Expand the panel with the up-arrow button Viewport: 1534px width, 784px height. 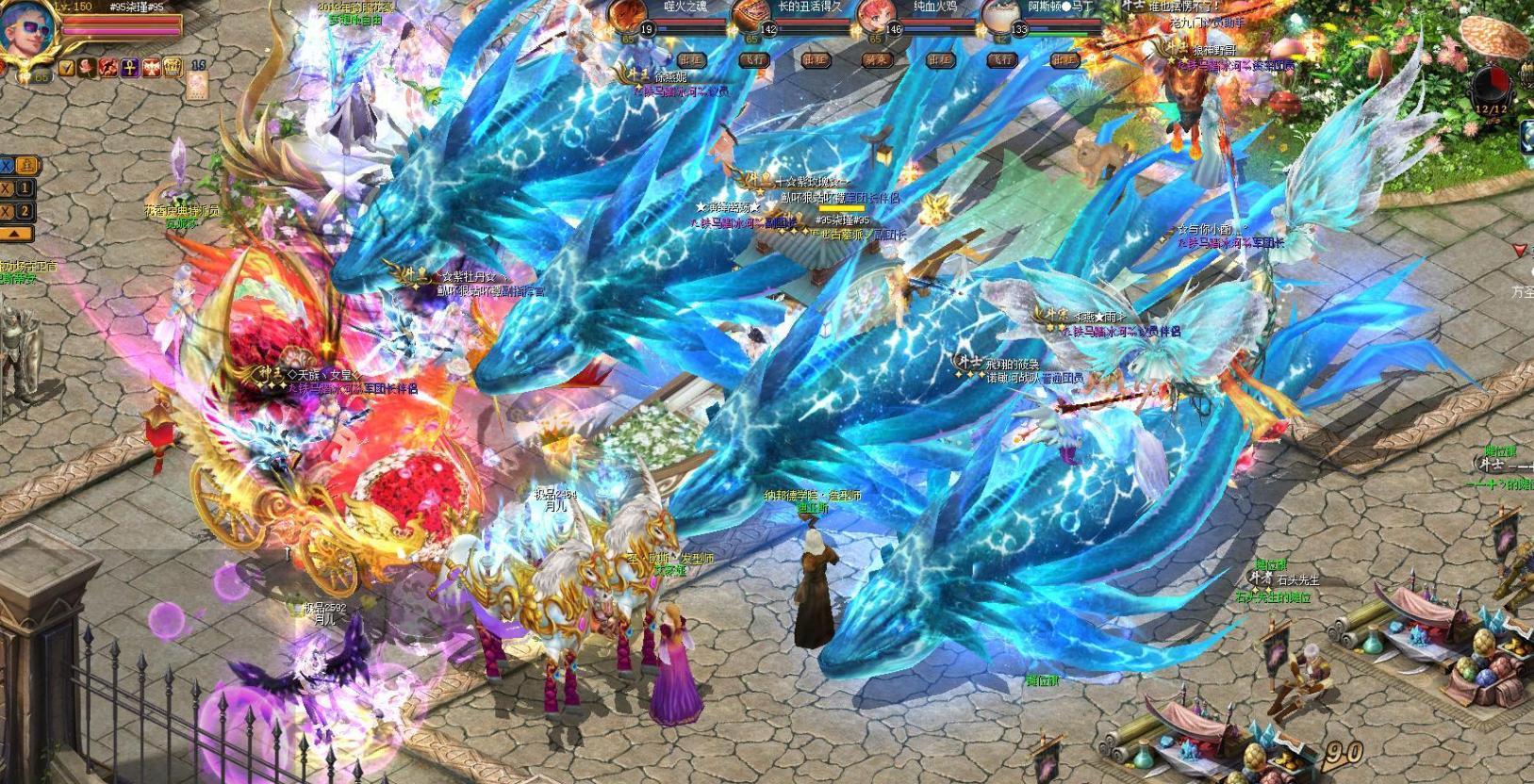(18, 233)
